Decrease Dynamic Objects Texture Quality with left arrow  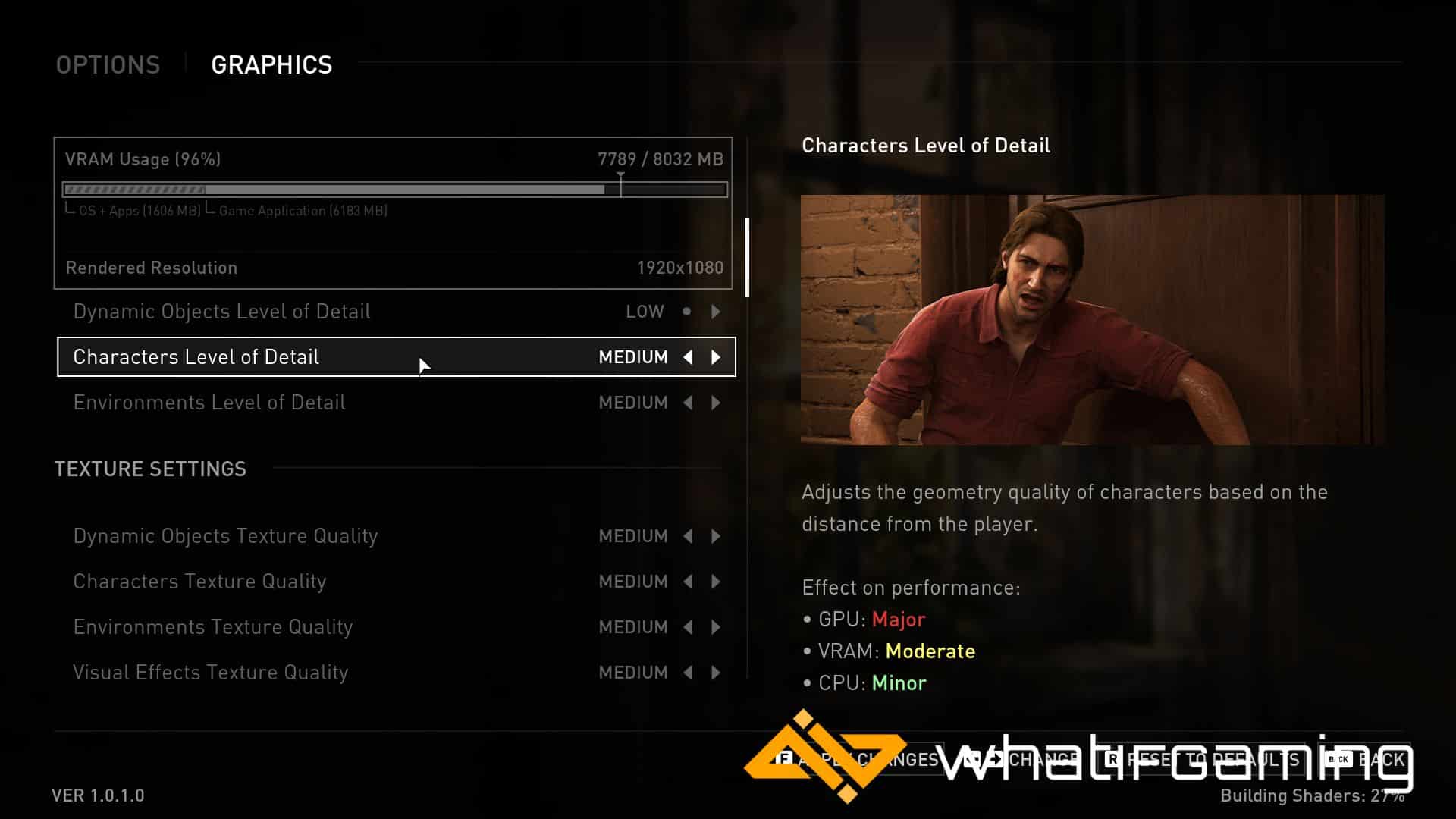(x=688, y=536)
